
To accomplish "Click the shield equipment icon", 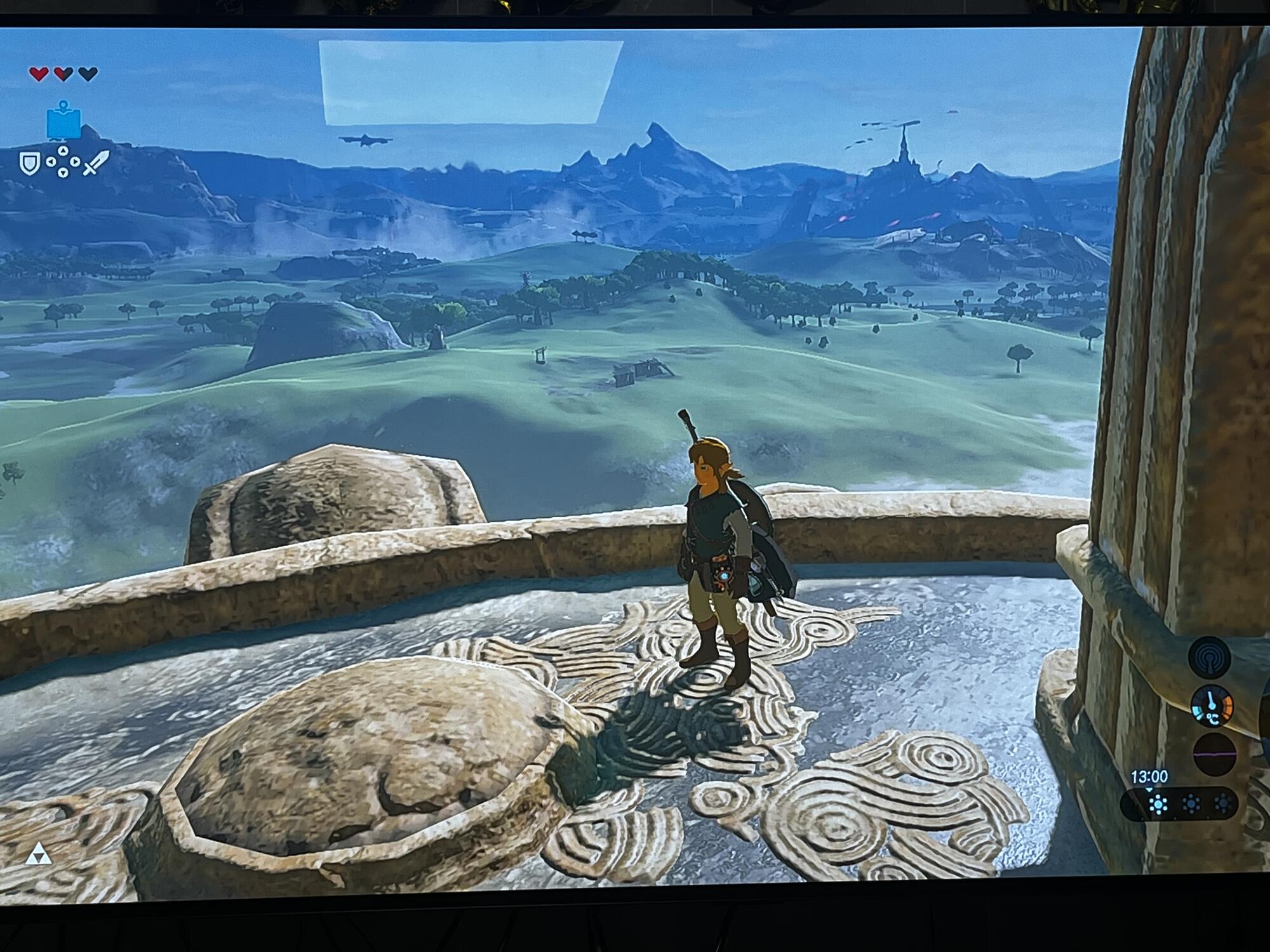I will 29,164.
